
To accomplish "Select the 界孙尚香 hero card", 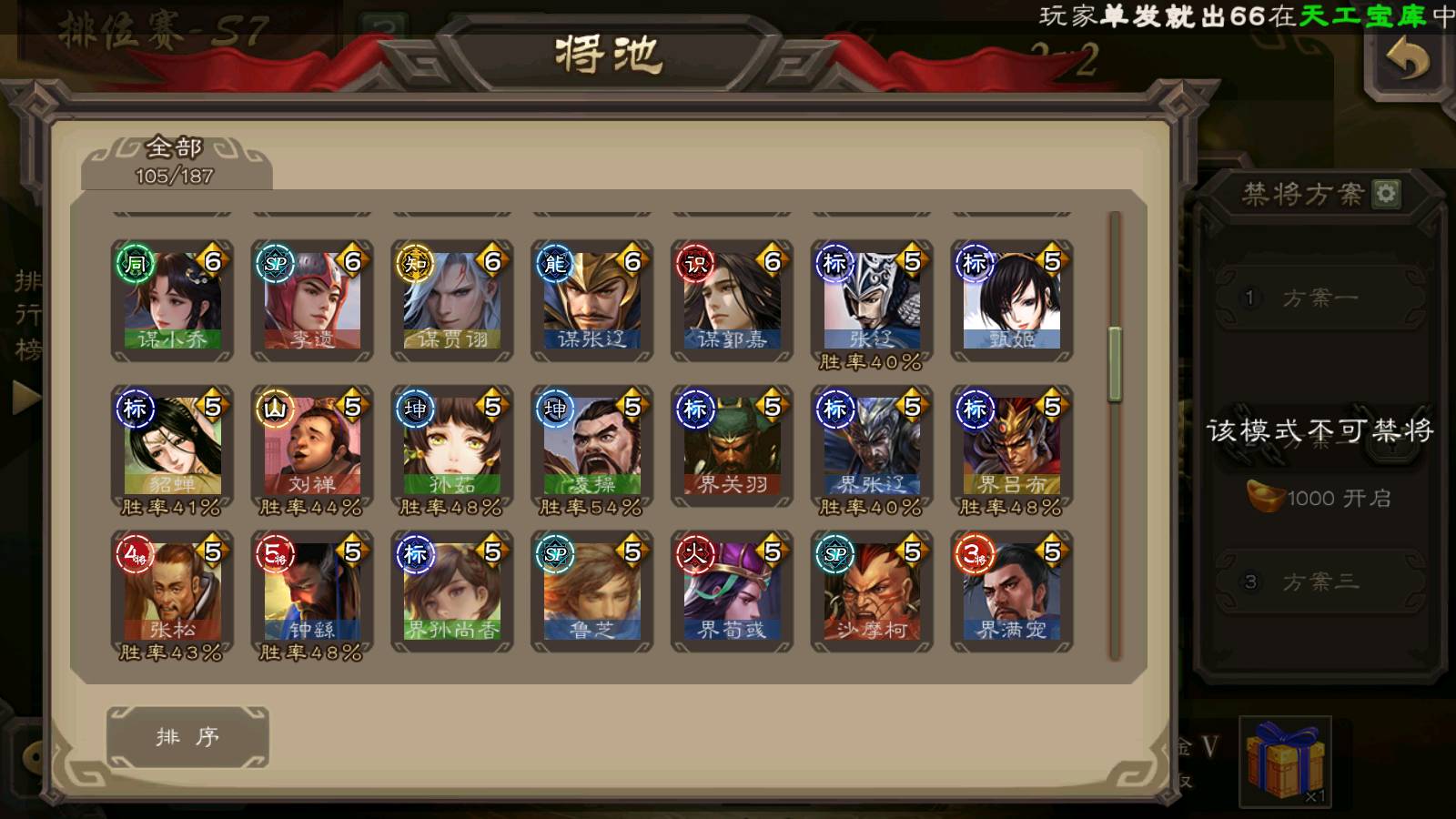I will 452,591.
